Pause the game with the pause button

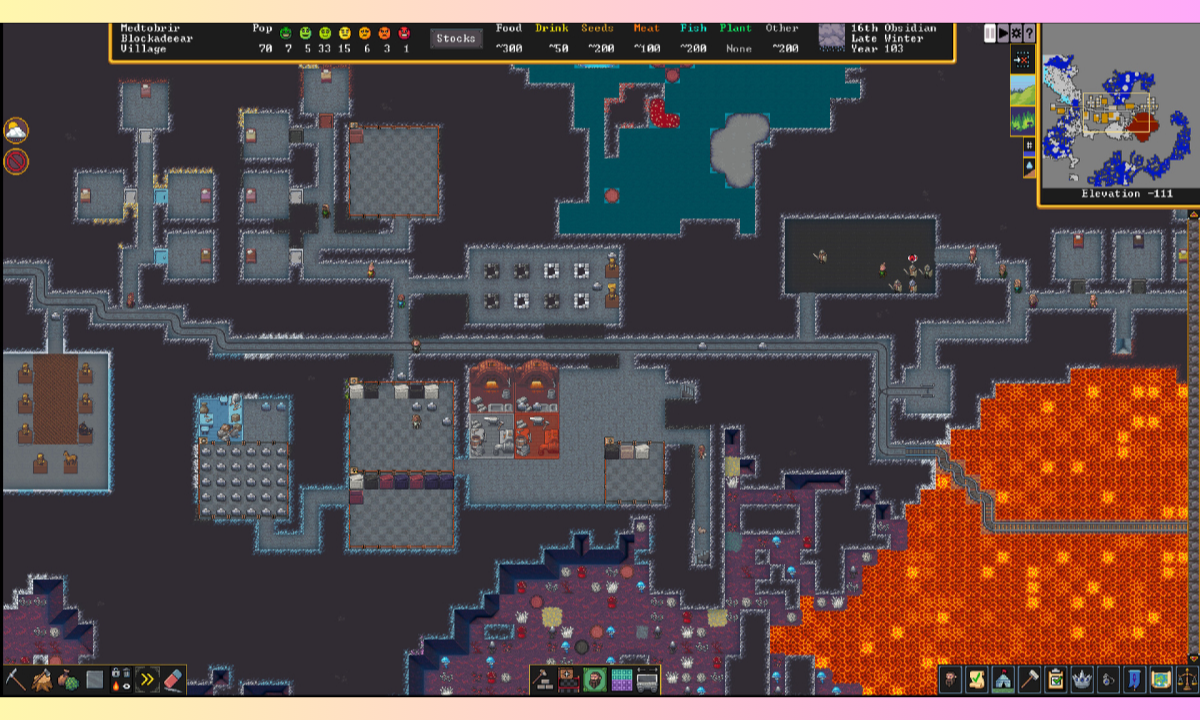990,34
